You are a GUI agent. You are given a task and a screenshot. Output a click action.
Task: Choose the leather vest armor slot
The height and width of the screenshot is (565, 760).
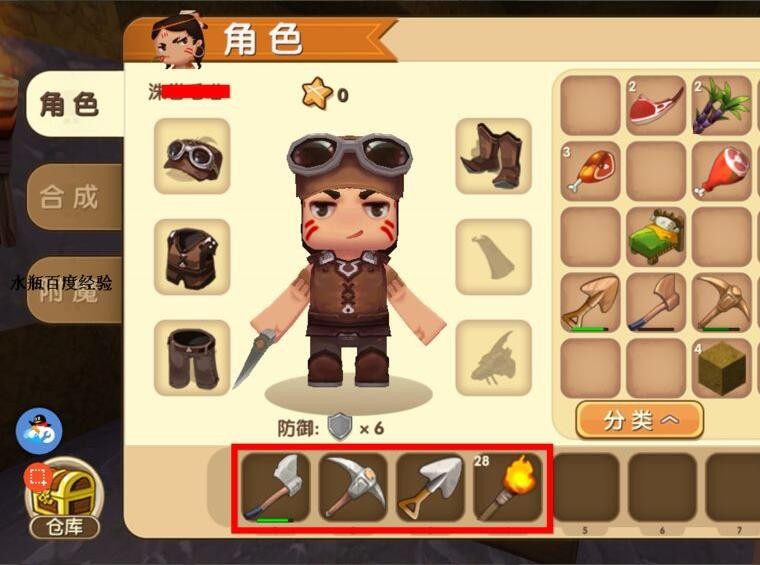click(x=192, y=257)
